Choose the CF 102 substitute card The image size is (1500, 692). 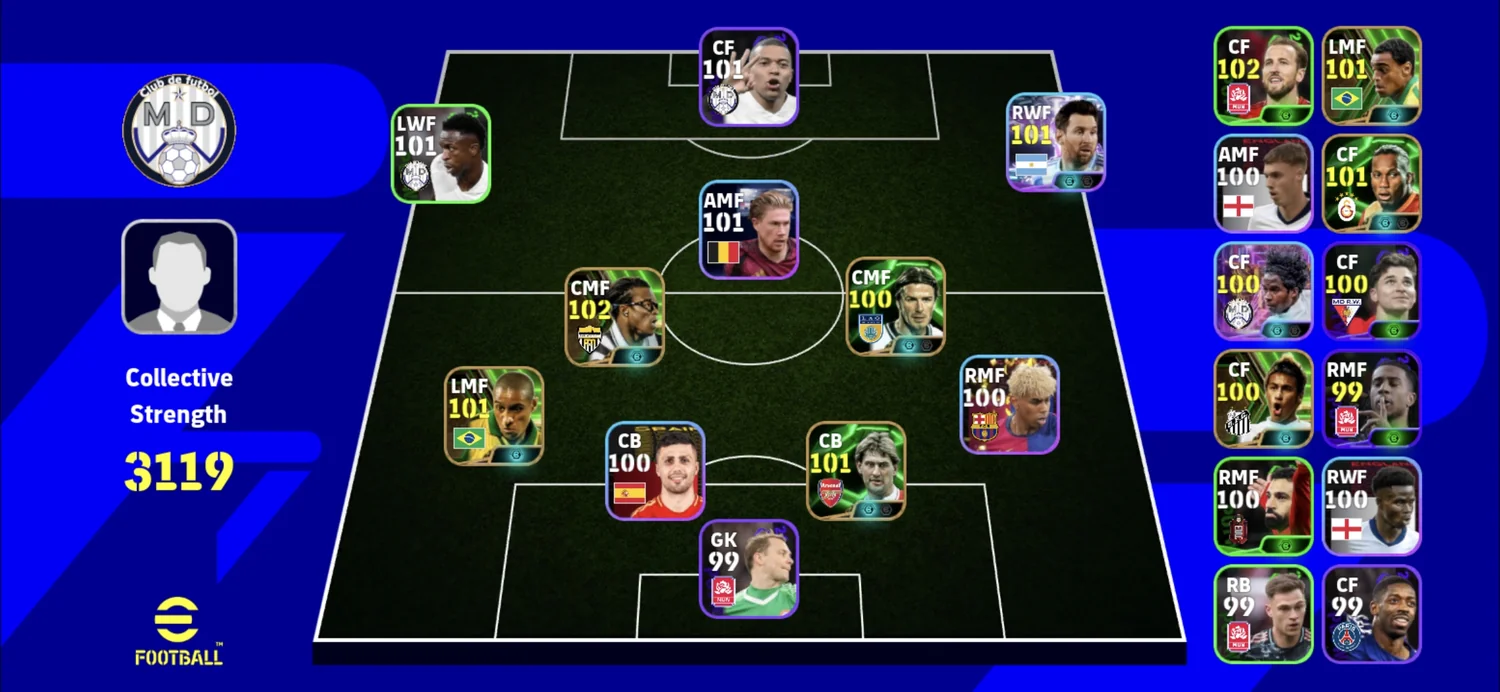[1263, 76]
